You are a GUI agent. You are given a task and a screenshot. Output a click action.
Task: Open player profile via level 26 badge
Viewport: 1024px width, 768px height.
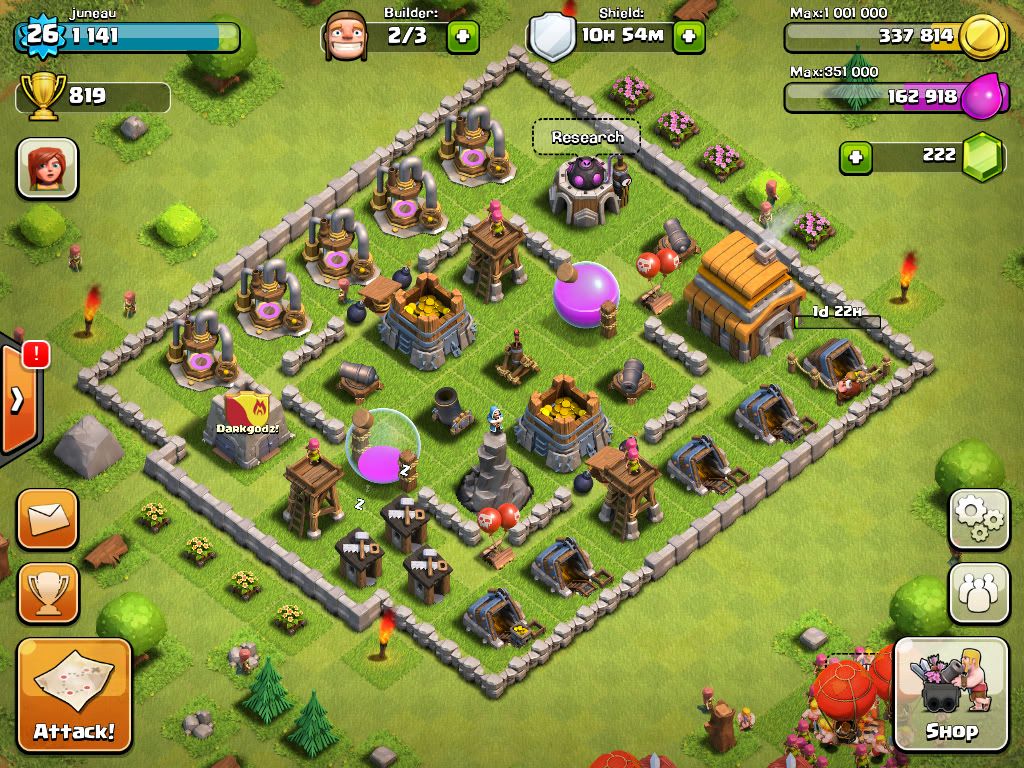pos(40,35)
